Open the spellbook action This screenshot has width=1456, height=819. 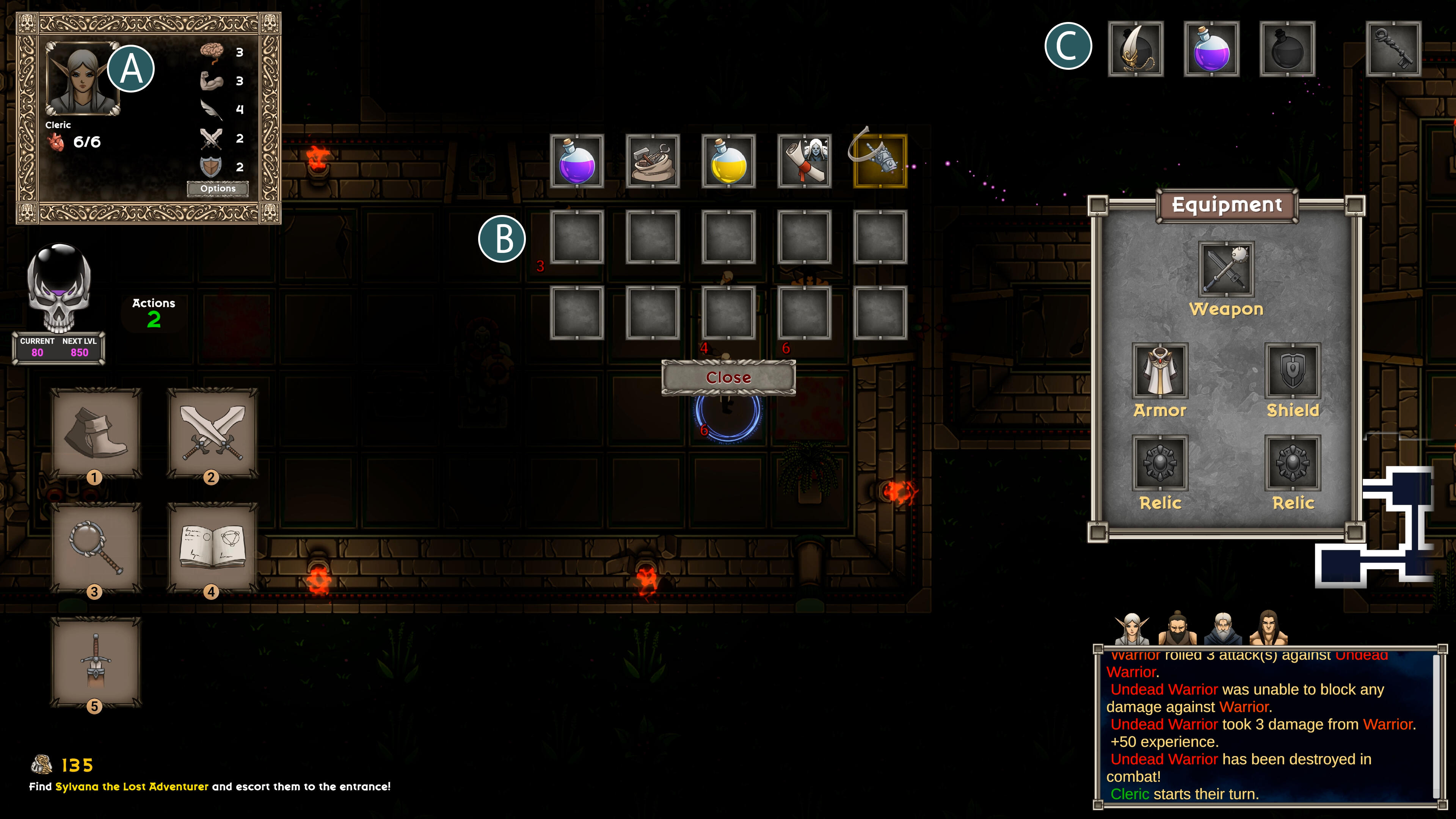click(x=212, y=548)
